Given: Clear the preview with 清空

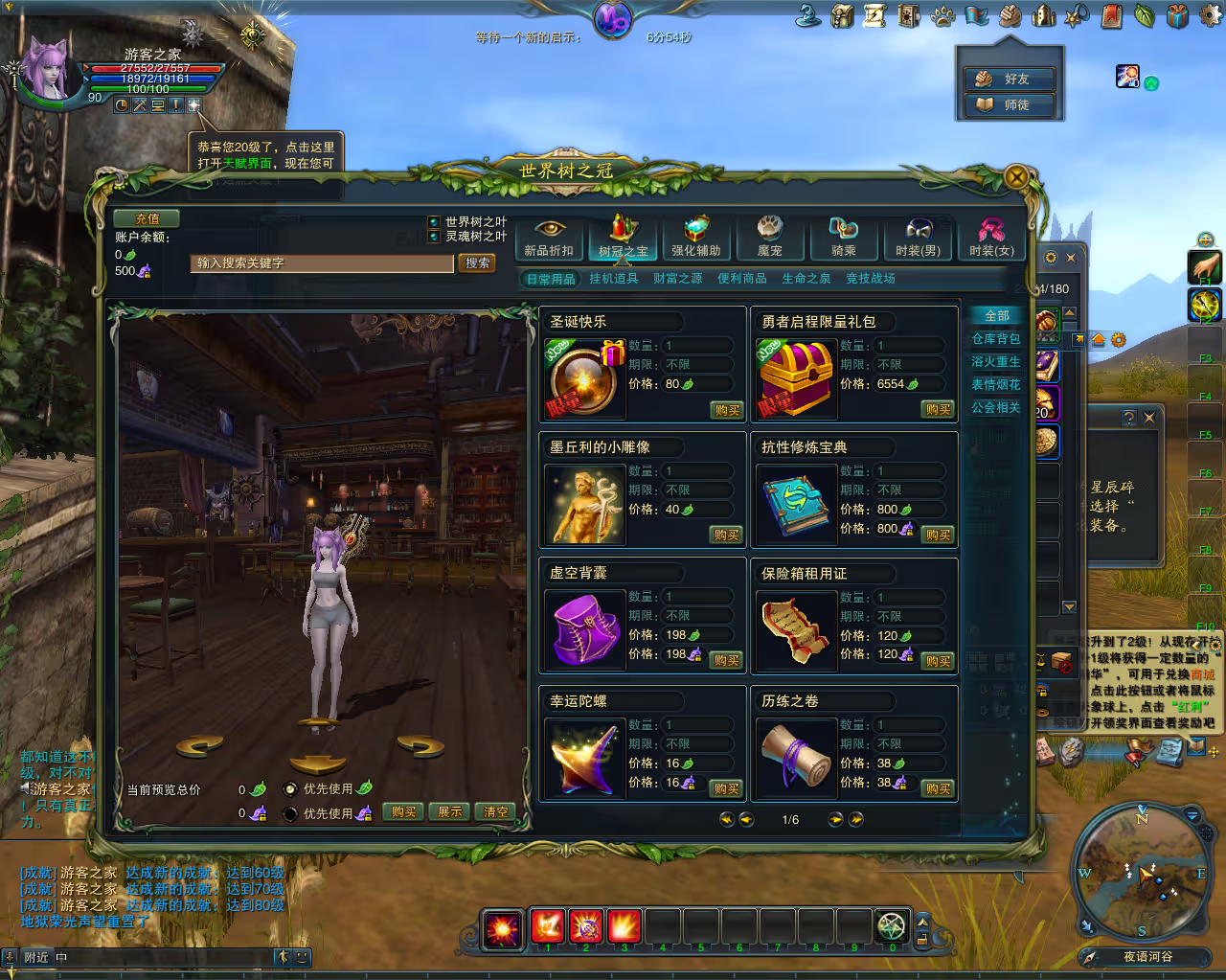Looking at the screenshot, I should click(496, 811).
